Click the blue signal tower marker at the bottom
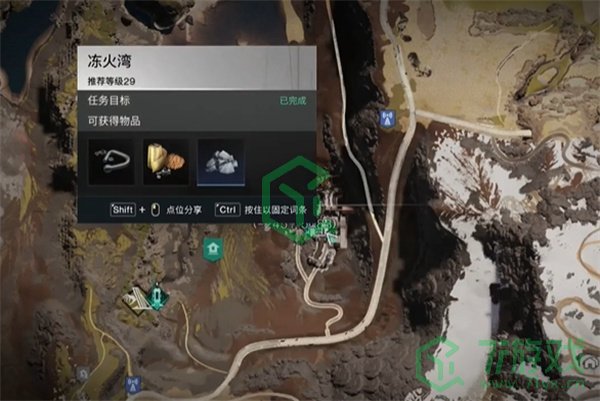The height and width of the screenshot is (401, 600). click(x=130, y=383)
